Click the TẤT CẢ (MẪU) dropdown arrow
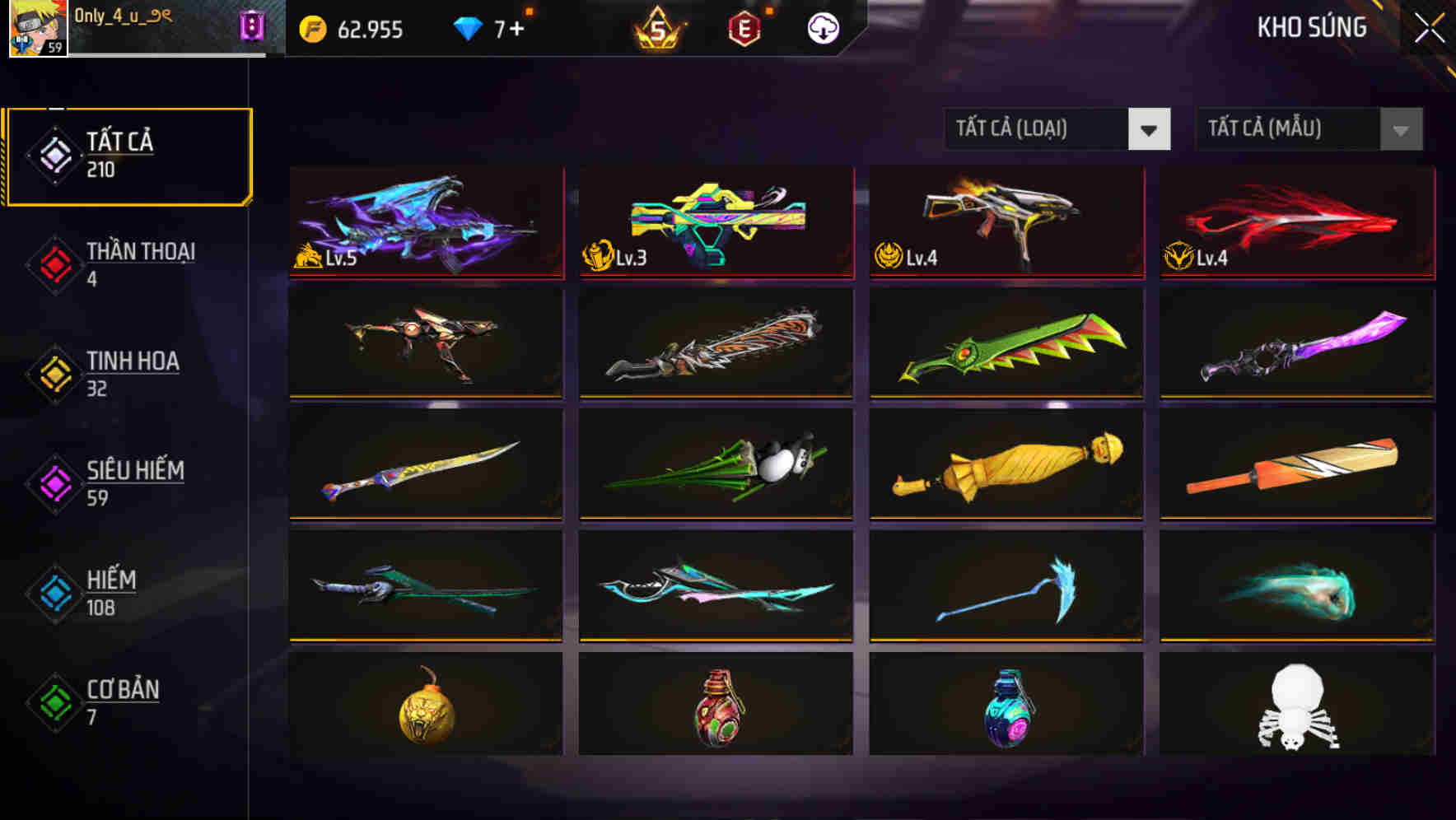This screenshot has width=1456, height=820. point(1399,129)
